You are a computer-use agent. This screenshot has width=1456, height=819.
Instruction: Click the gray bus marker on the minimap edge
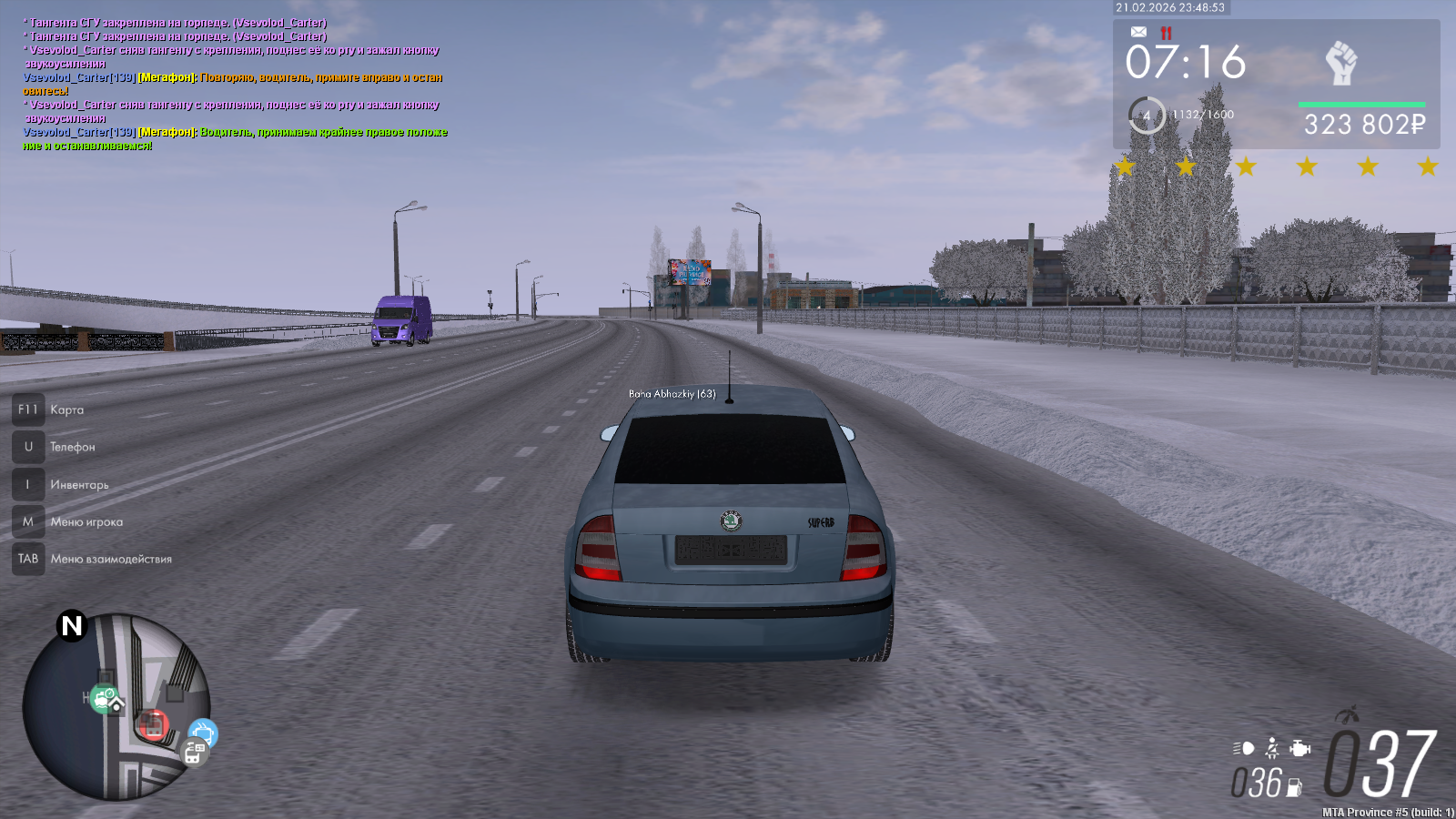194,753
